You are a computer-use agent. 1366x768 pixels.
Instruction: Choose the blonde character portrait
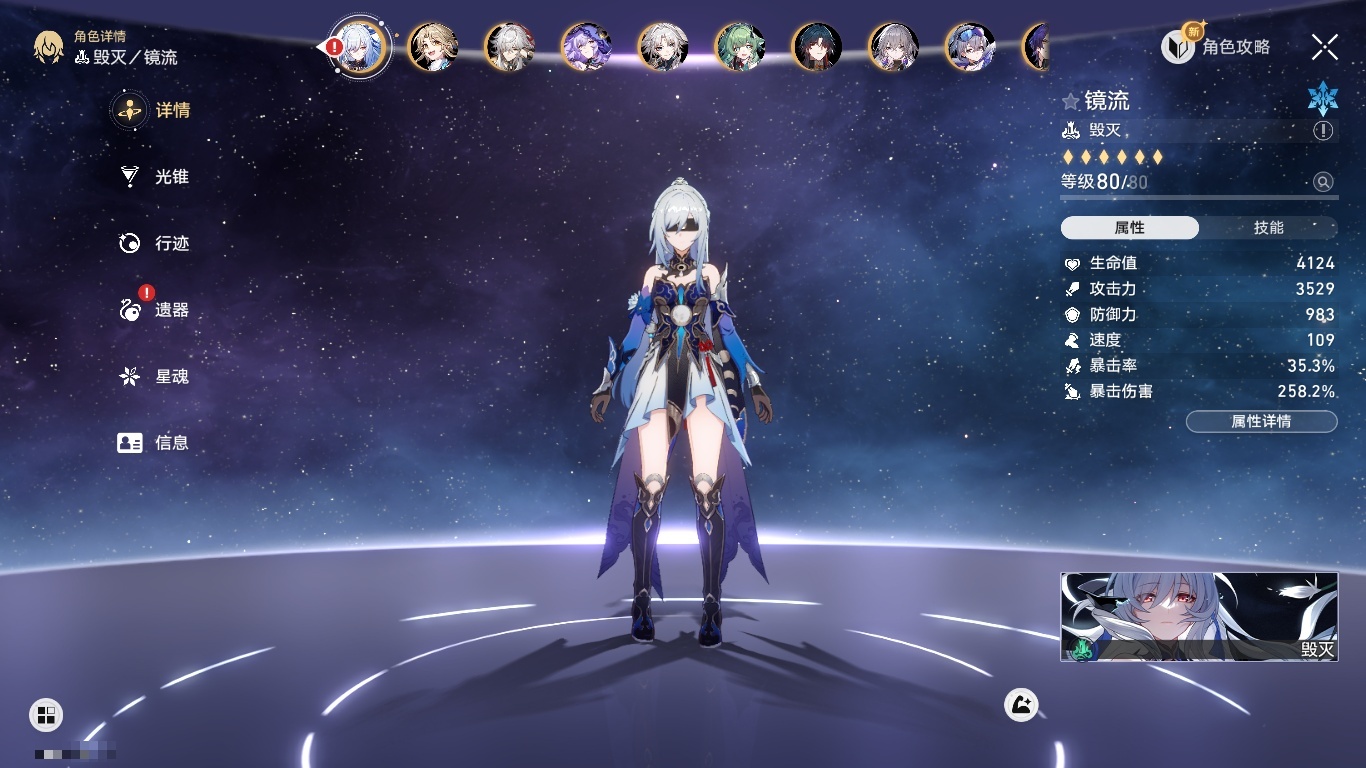tap(433, 47)
